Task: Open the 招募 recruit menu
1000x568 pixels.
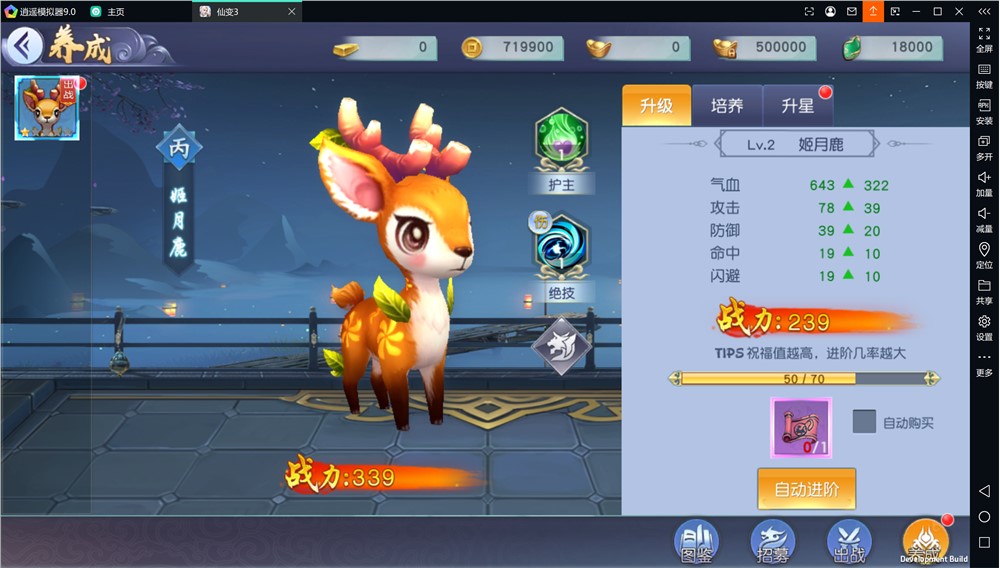Action: click(x=772, y=541)
